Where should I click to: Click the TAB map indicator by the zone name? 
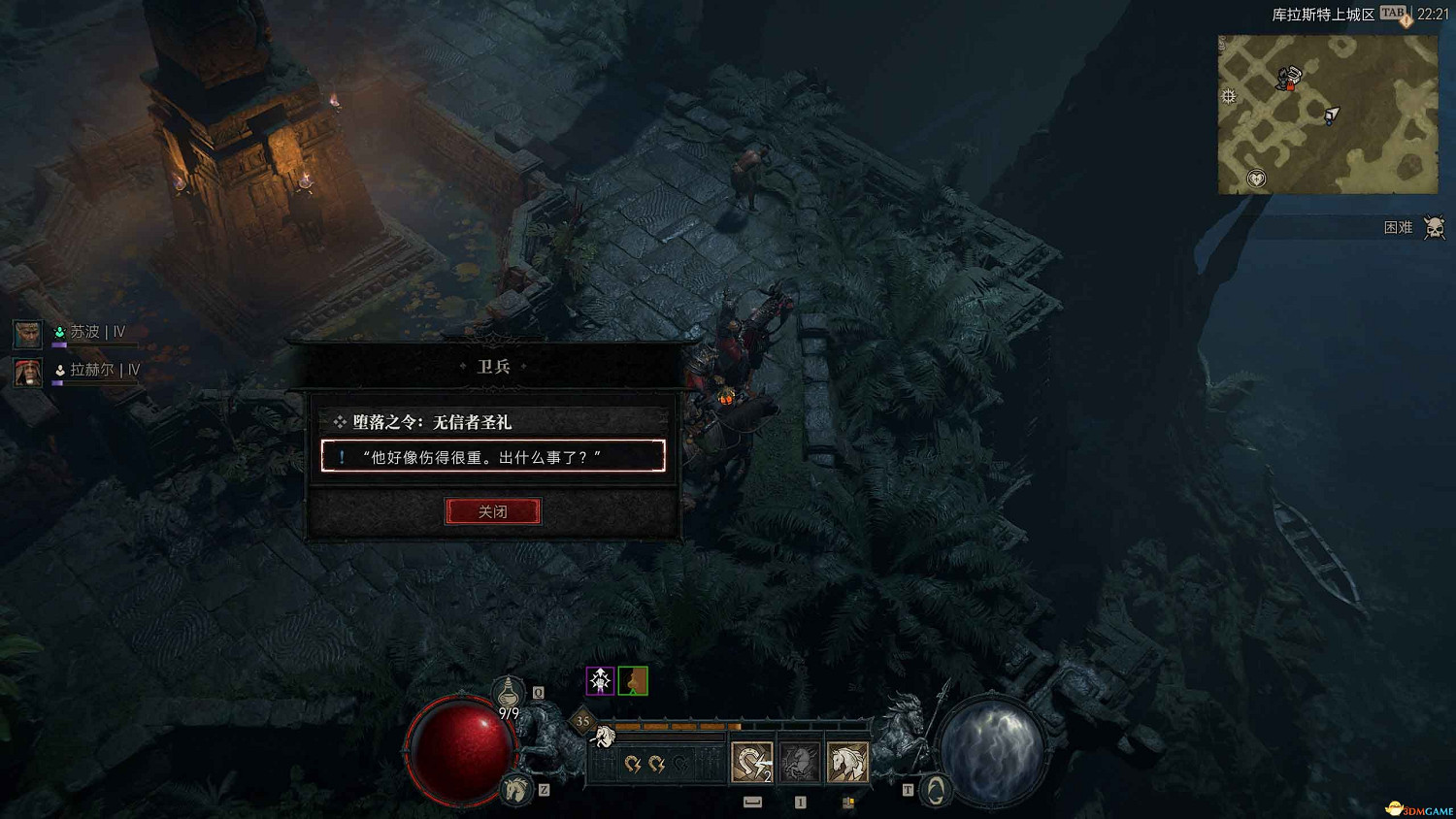pyautogui.click(x=1392, y=13)
